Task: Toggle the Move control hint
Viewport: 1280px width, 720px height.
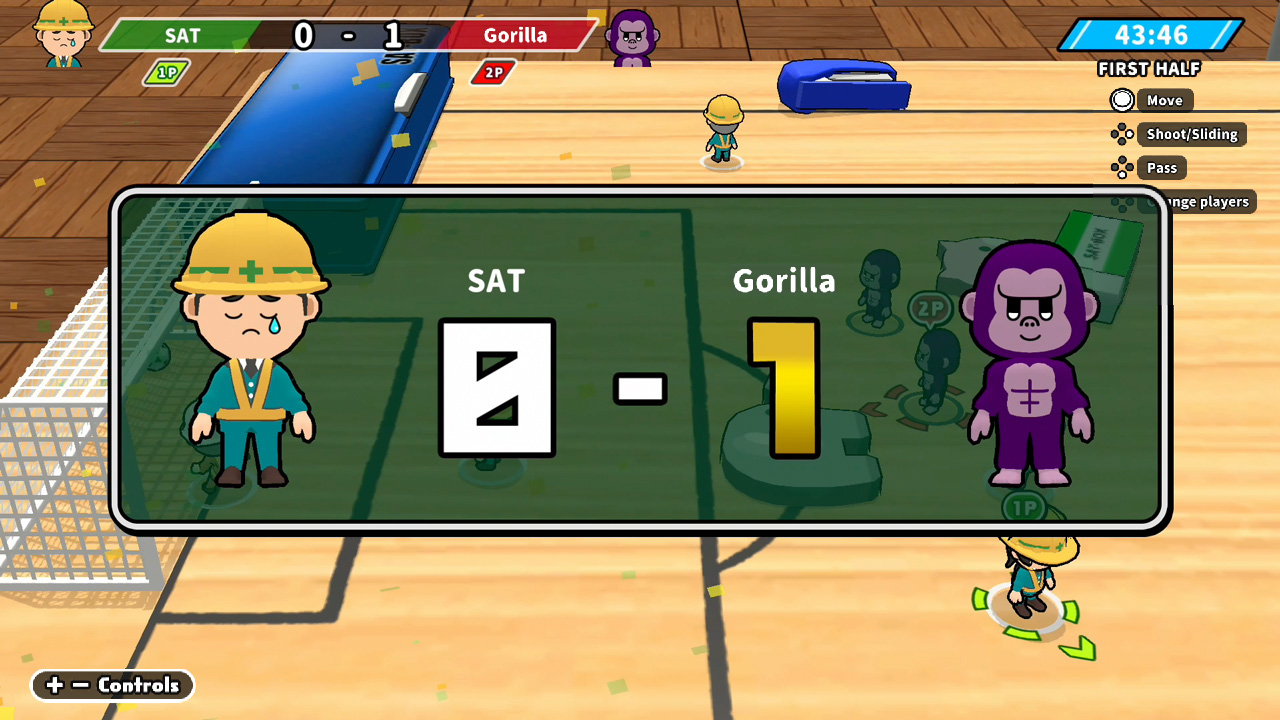Action: click(1163, 100)
